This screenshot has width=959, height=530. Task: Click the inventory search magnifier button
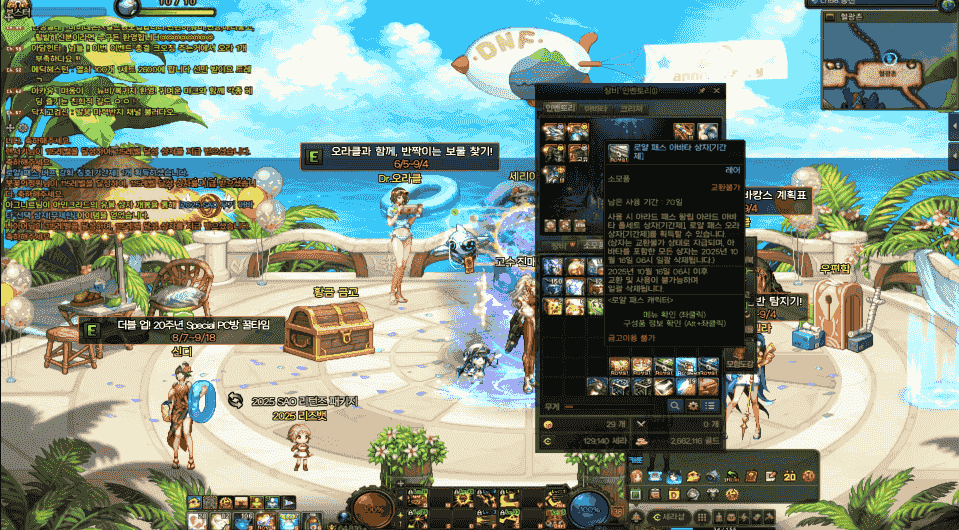676,406
